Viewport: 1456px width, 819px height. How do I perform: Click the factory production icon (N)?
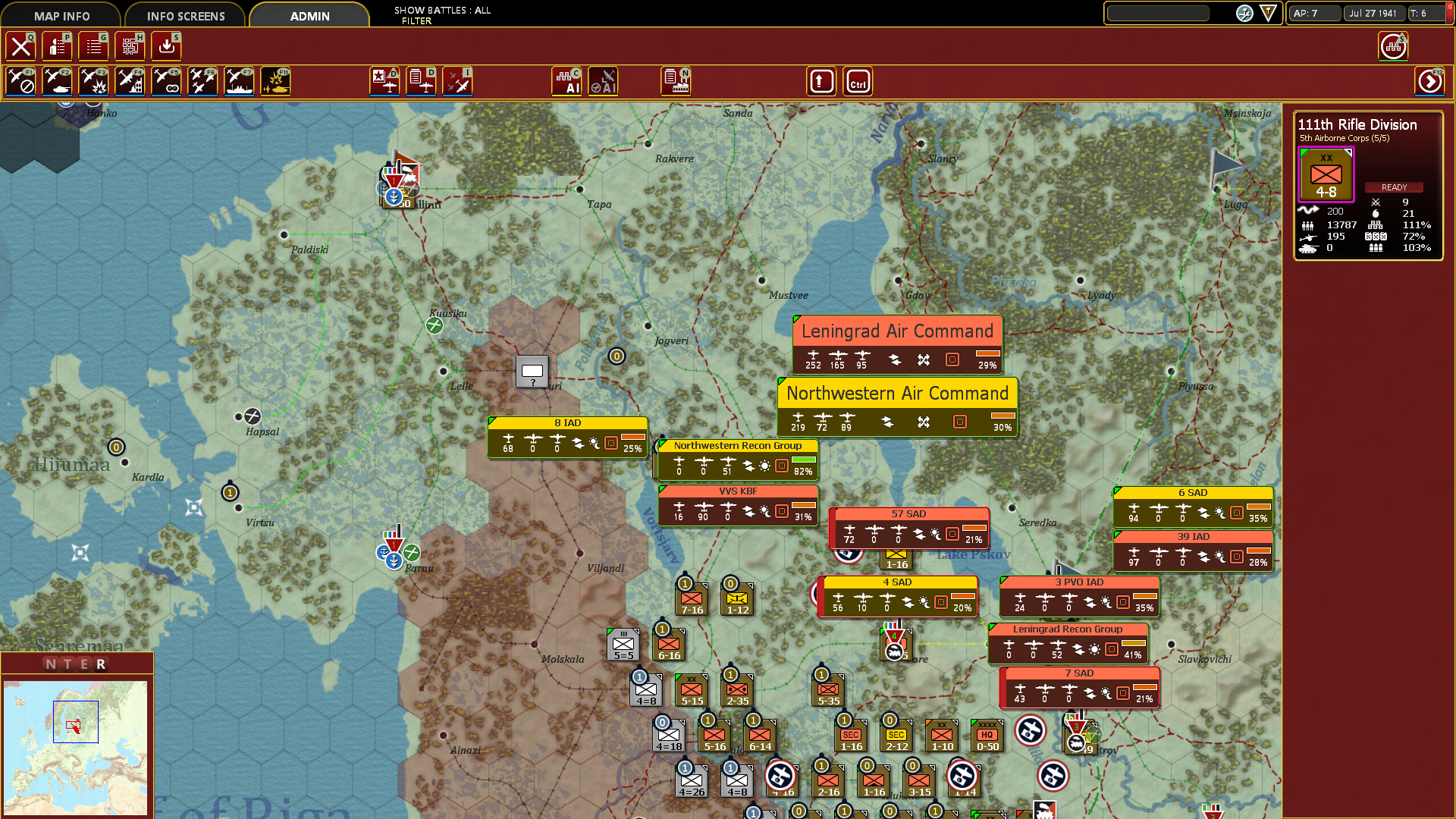675,81
